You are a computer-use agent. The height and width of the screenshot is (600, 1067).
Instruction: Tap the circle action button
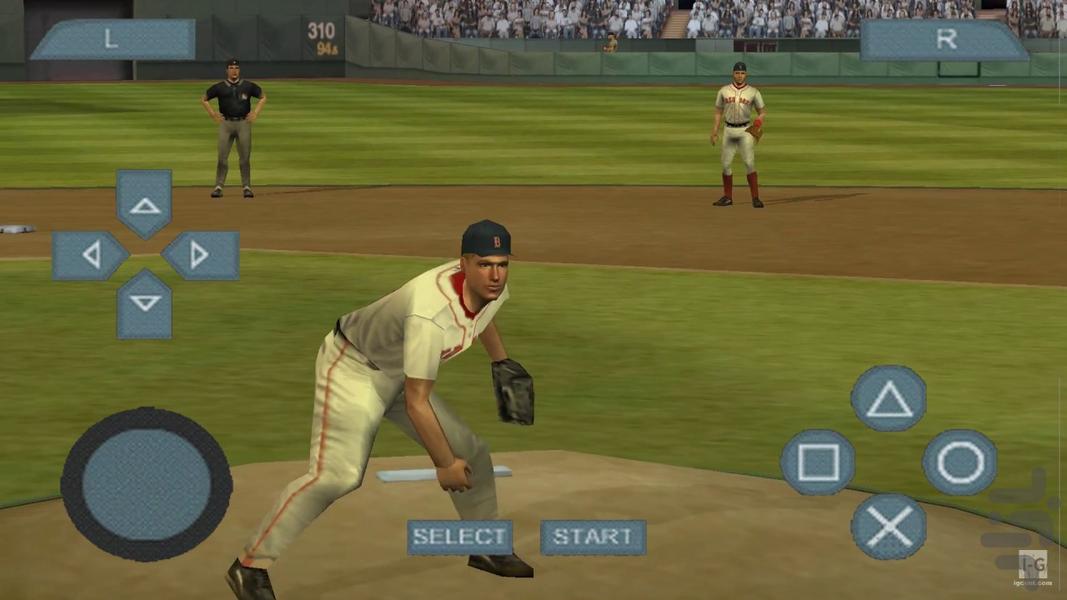(x=959, y=462)
